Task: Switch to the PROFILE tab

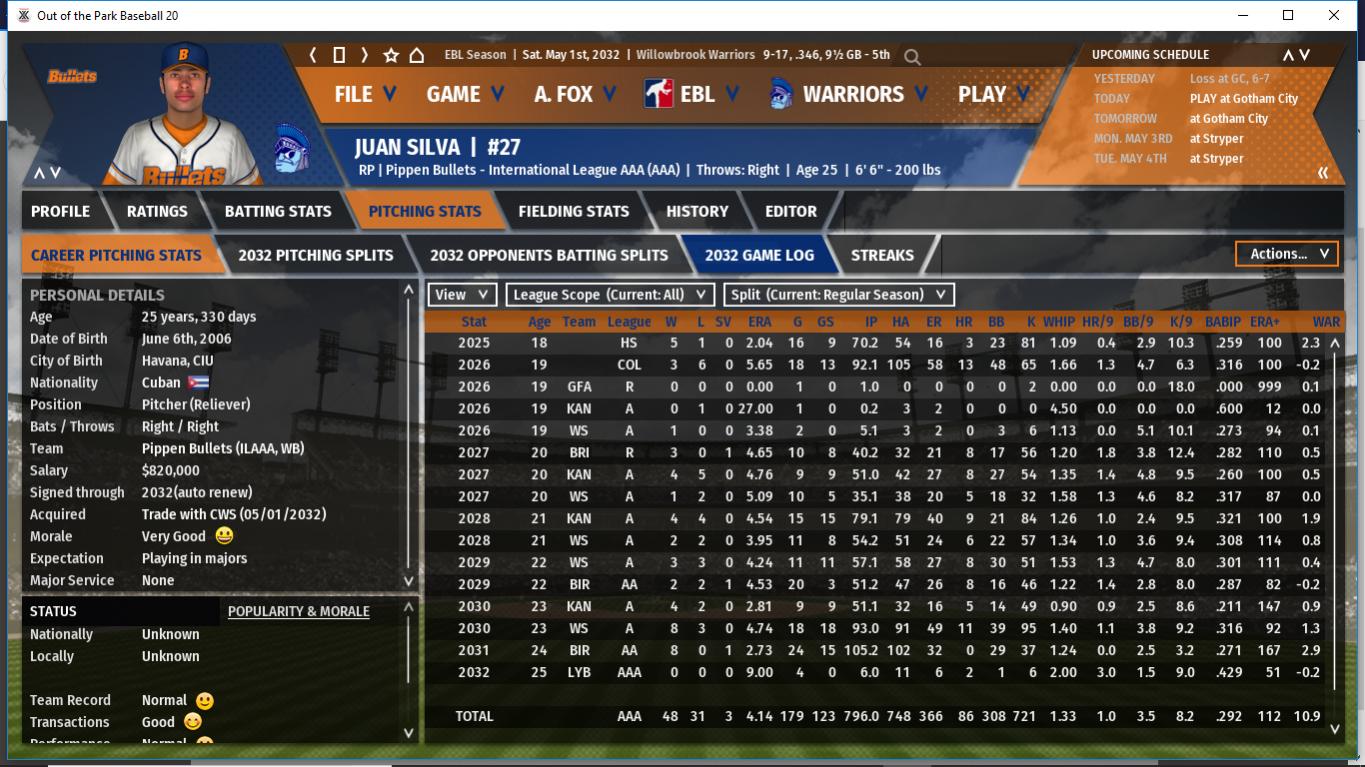Action: click(x=60, y=211)
